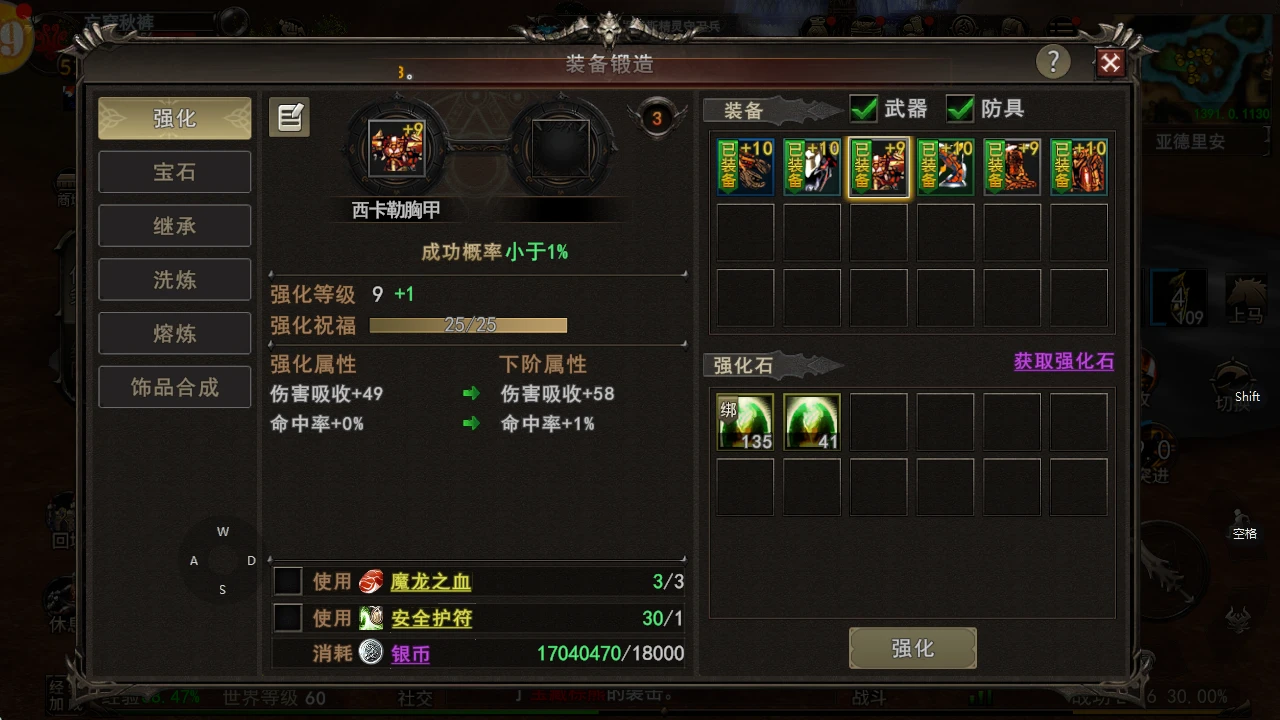Select the first +10 equipped weapon in the grid
This screenshot has width=1280, height=720.
pos(745,166)
